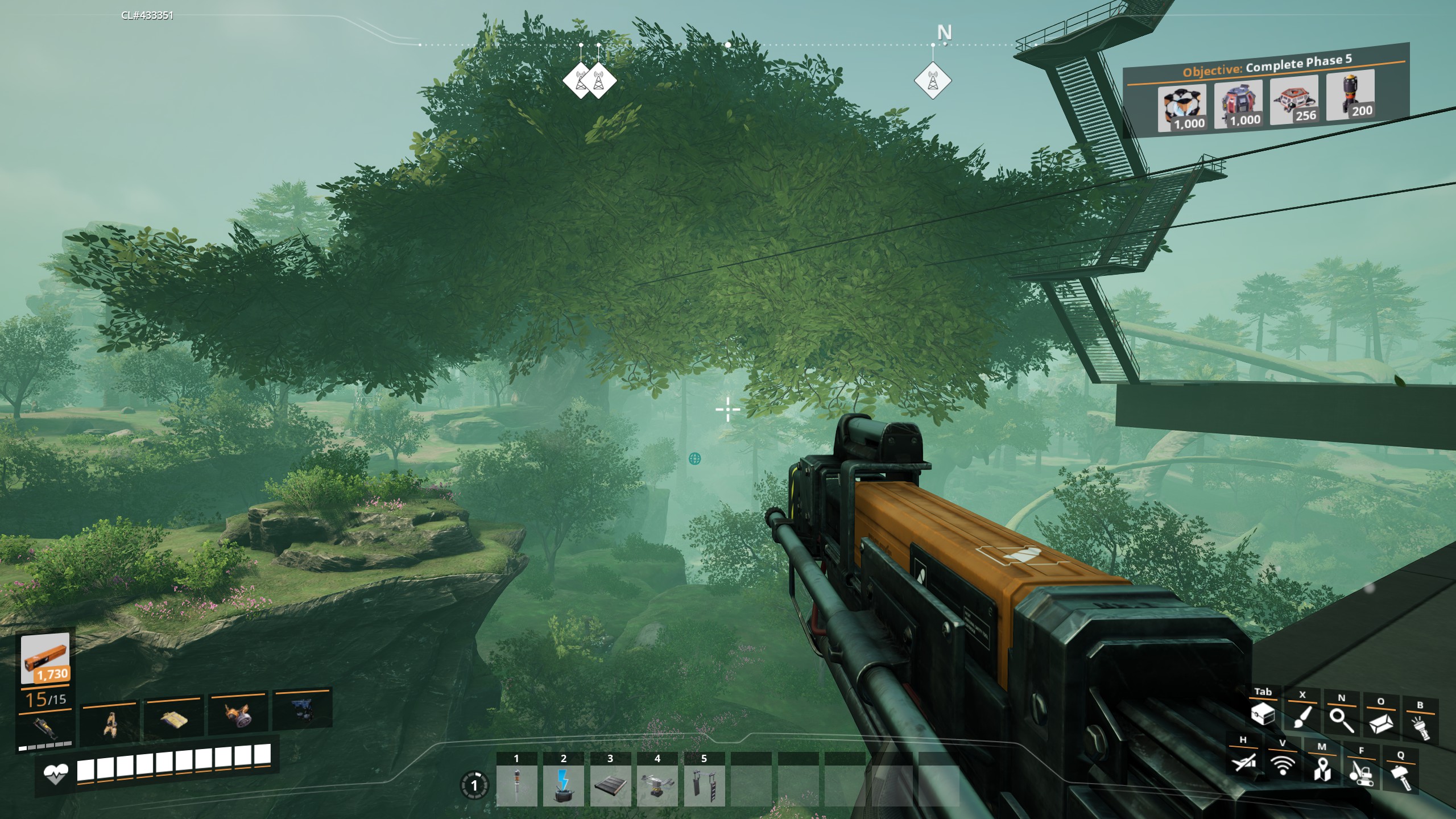Choose the foundation platform in hotbar slot 3
Viewport: 1456px width, 819px height.
(x=610, y=785)
